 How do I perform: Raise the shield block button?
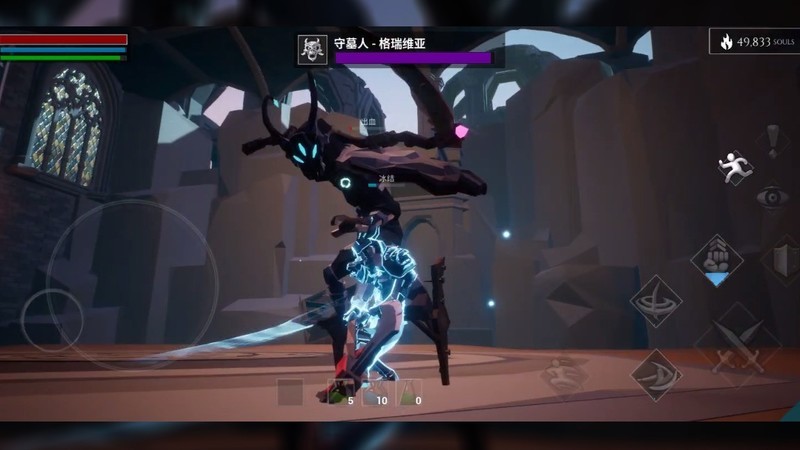(x=784, y=260)
